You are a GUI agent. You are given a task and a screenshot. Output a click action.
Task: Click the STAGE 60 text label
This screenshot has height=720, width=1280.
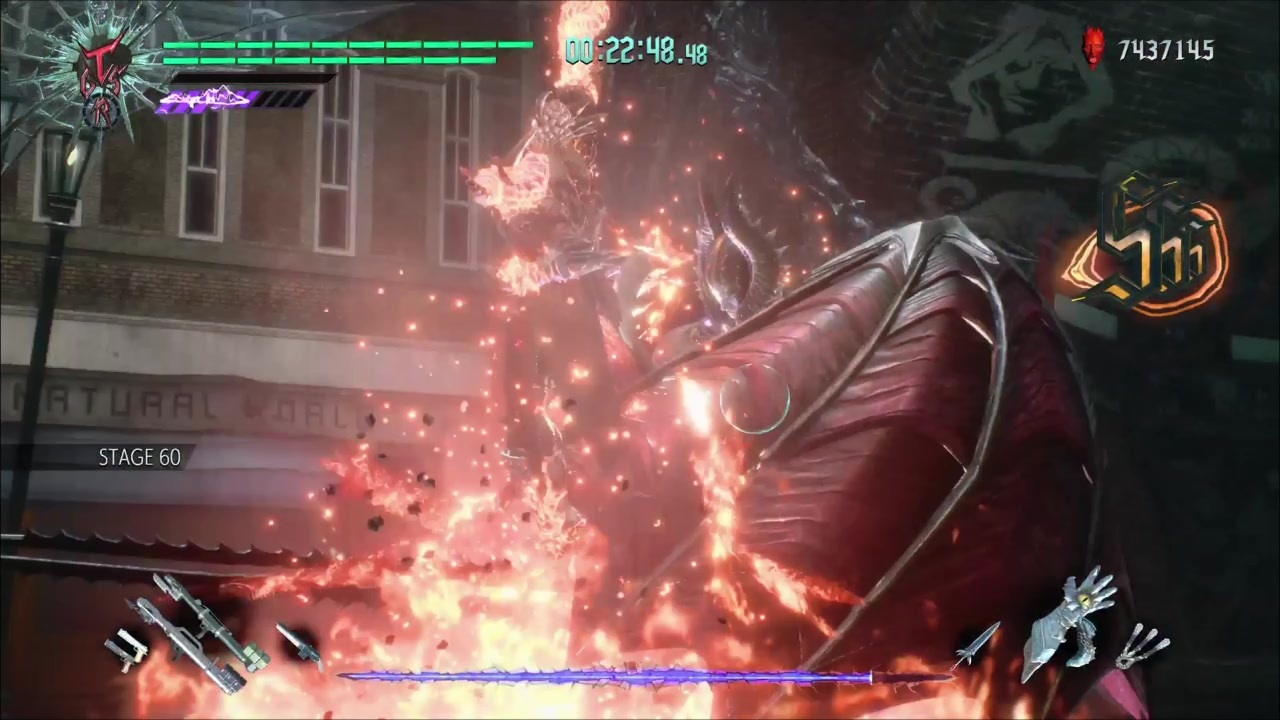(x=140, y=457)
